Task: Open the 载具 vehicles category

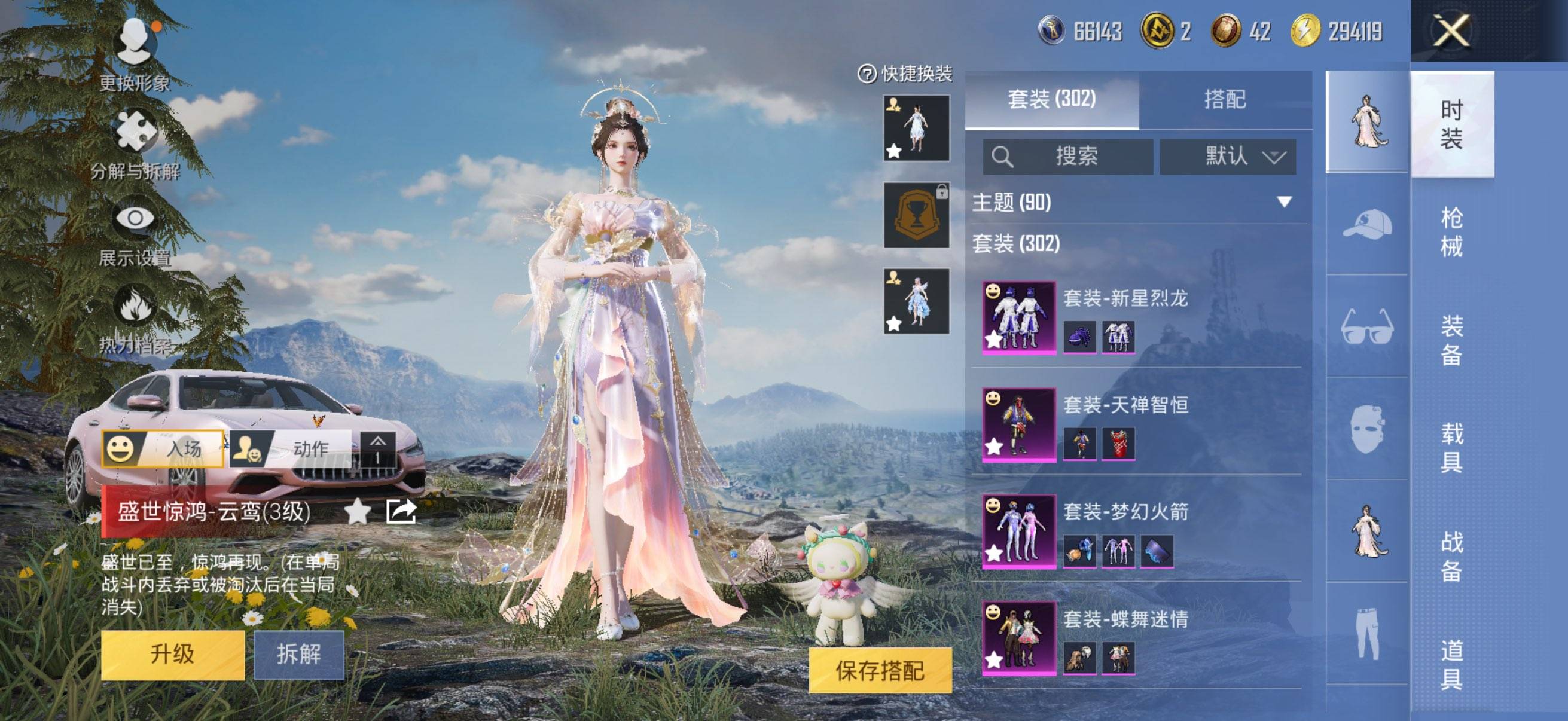Action: (1451, 448)
